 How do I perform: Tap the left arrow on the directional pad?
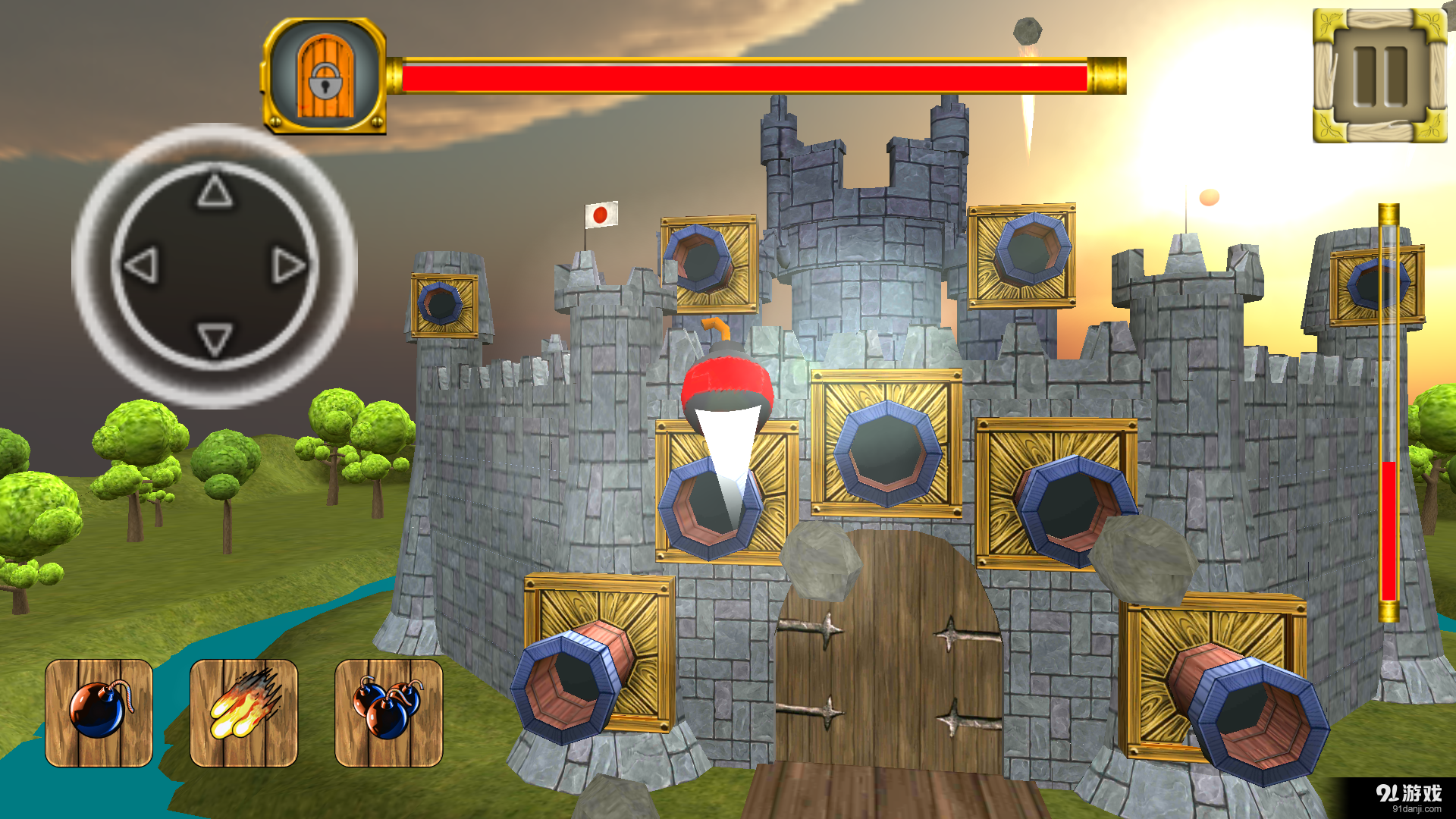click(x=141, y=265)
